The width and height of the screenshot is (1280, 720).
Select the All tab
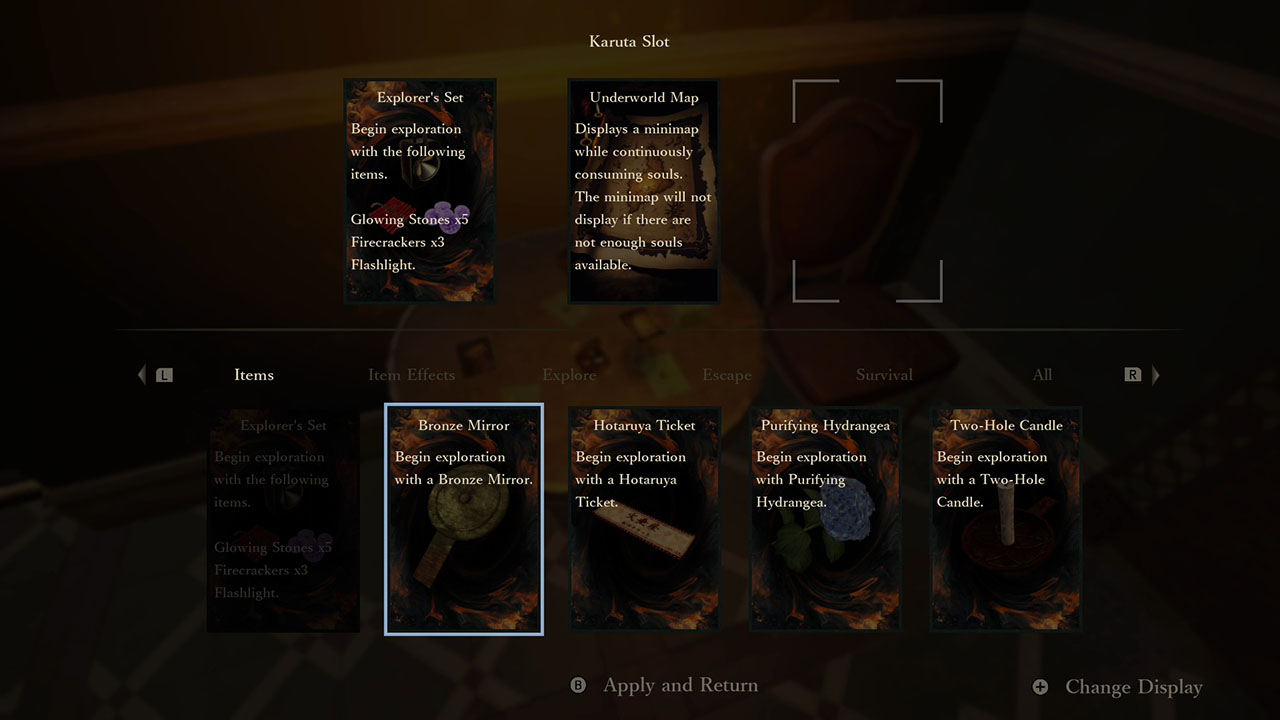pyautogui.click(x=1042, y=374)
